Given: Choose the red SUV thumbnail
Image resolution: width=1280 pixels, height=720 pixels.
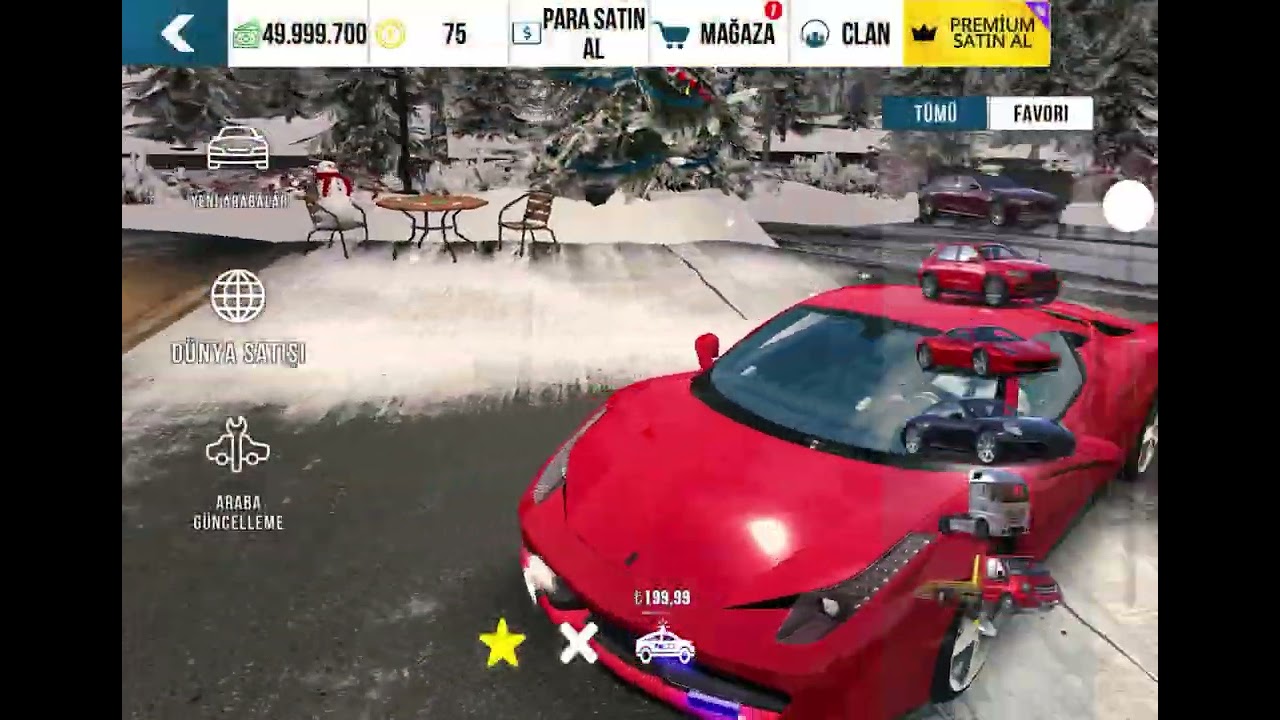Looking at the screenshot, I should [987, 271].
